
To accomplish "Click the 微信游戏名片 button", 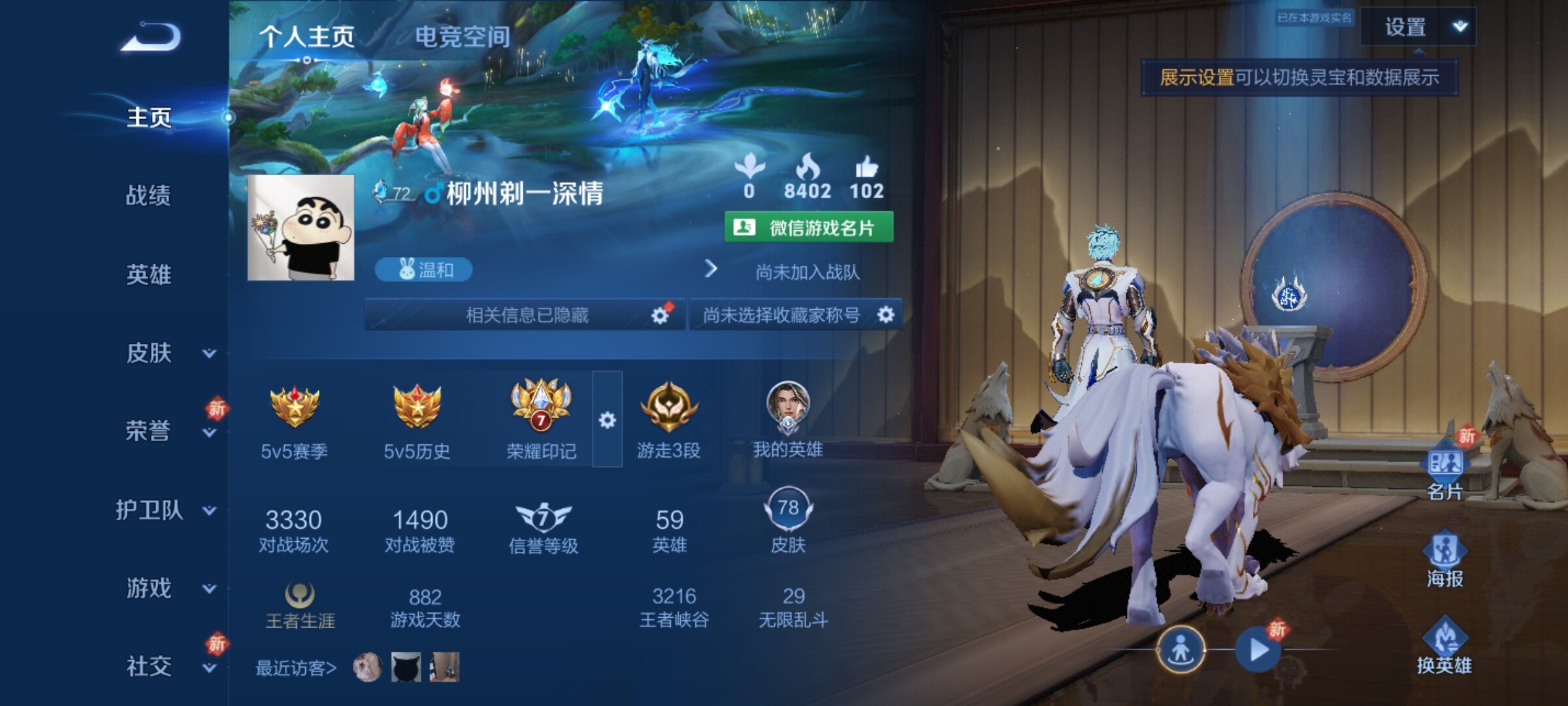I will [x=809, y=227].
